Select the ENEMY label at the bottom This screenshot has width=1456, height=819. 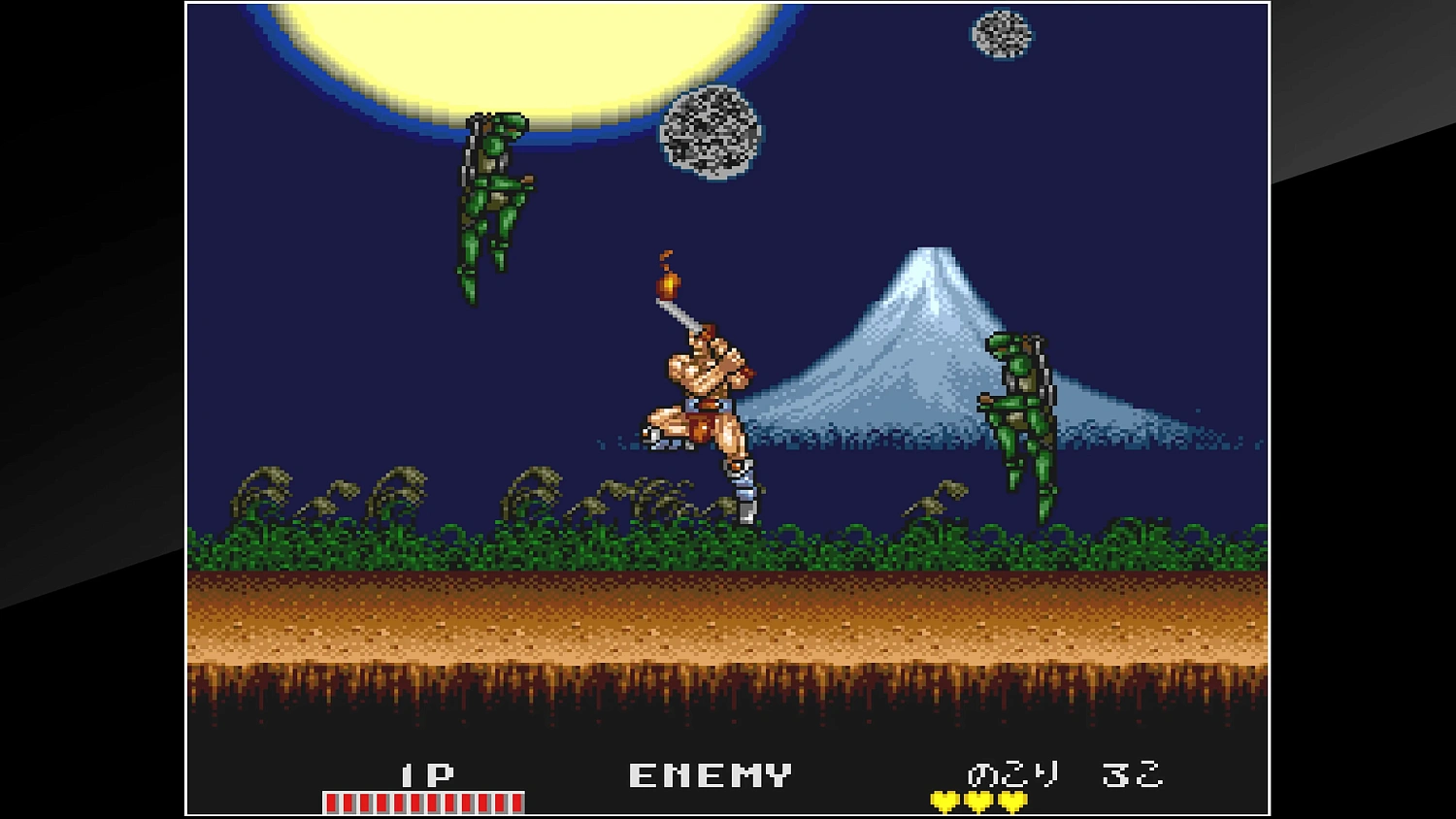tap(709, 774)
